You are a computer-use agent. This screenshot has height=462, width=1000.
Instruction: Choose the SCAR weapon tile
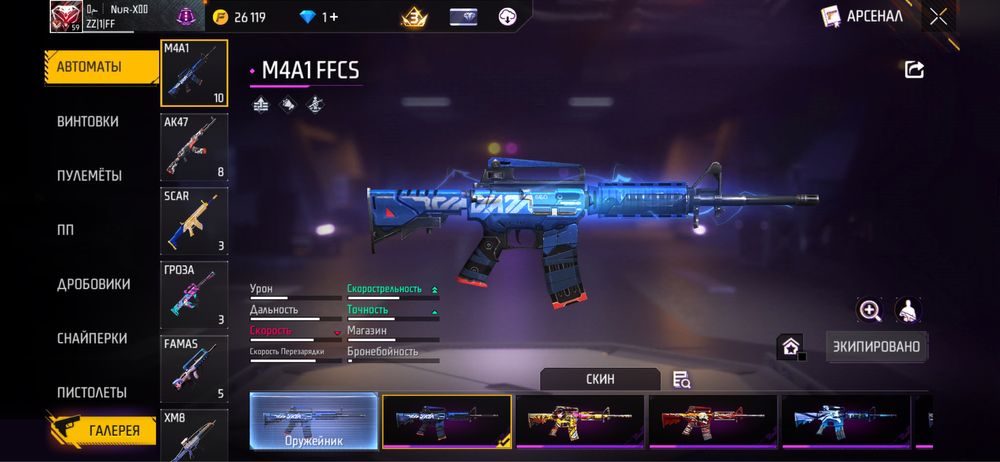(x=194, y=221)
